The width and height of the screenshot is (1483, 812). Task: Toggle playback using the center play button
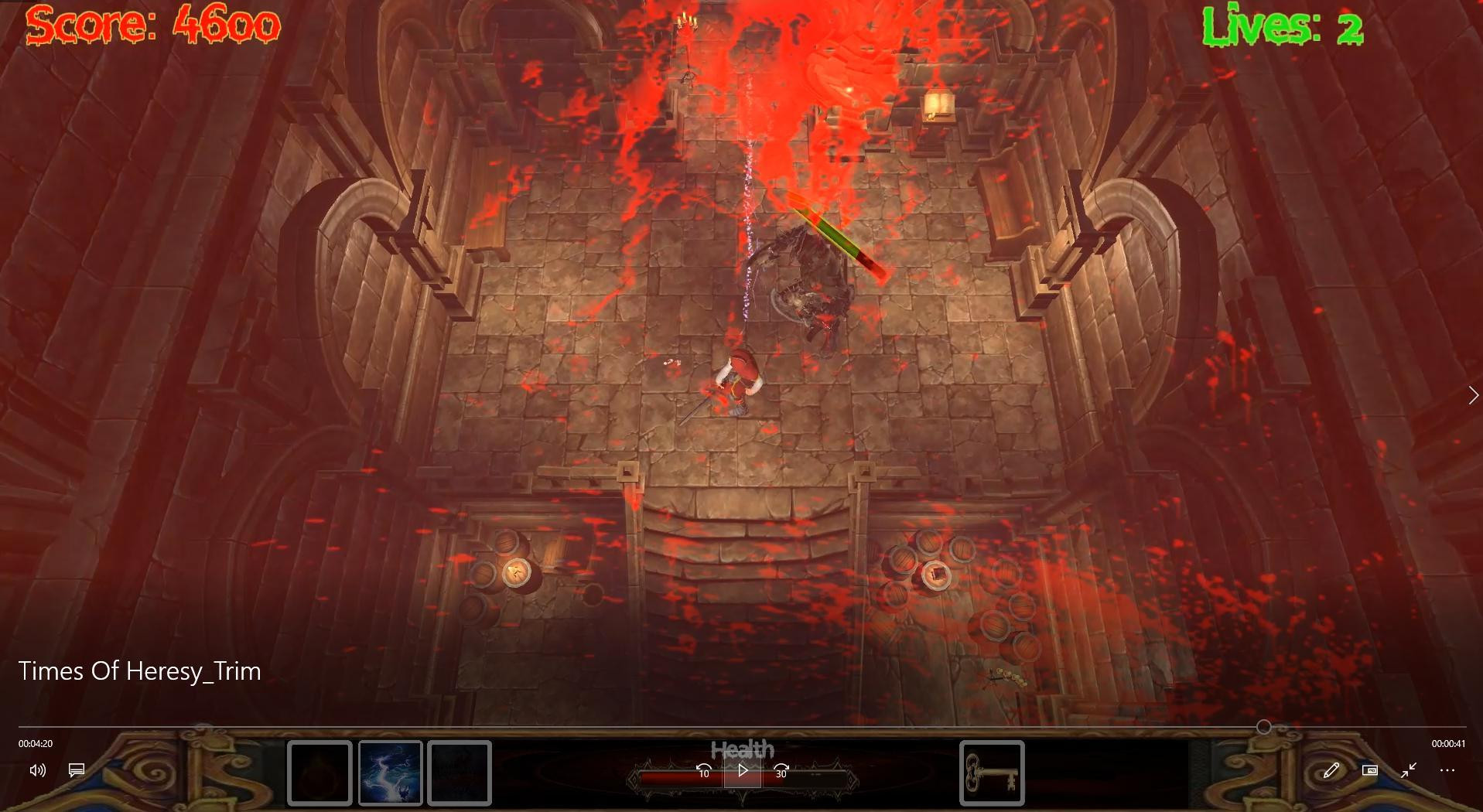tap(742, 770)
